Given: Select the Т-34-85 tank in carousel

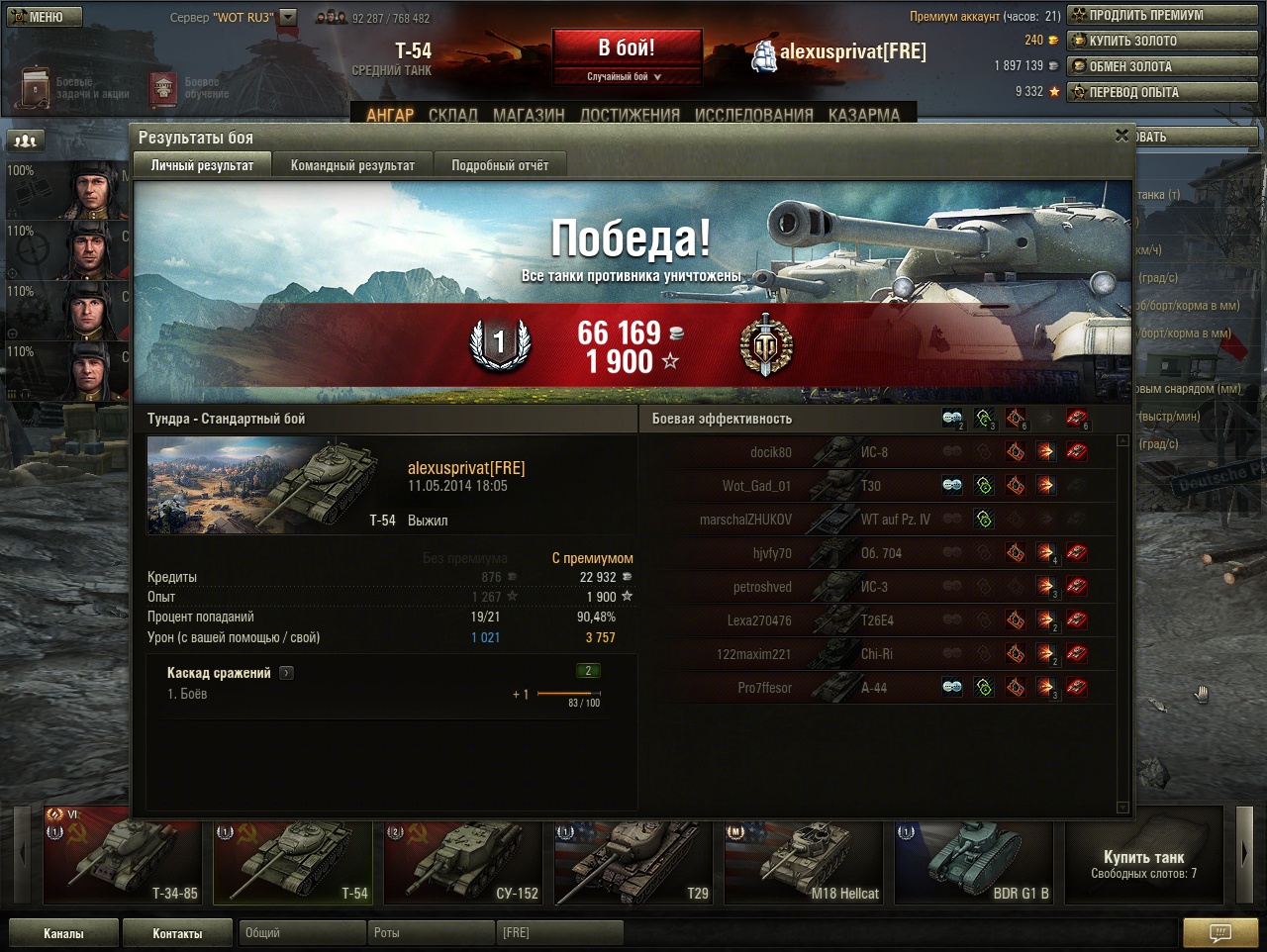Looking at the screenshot, I should click(124, 856).
